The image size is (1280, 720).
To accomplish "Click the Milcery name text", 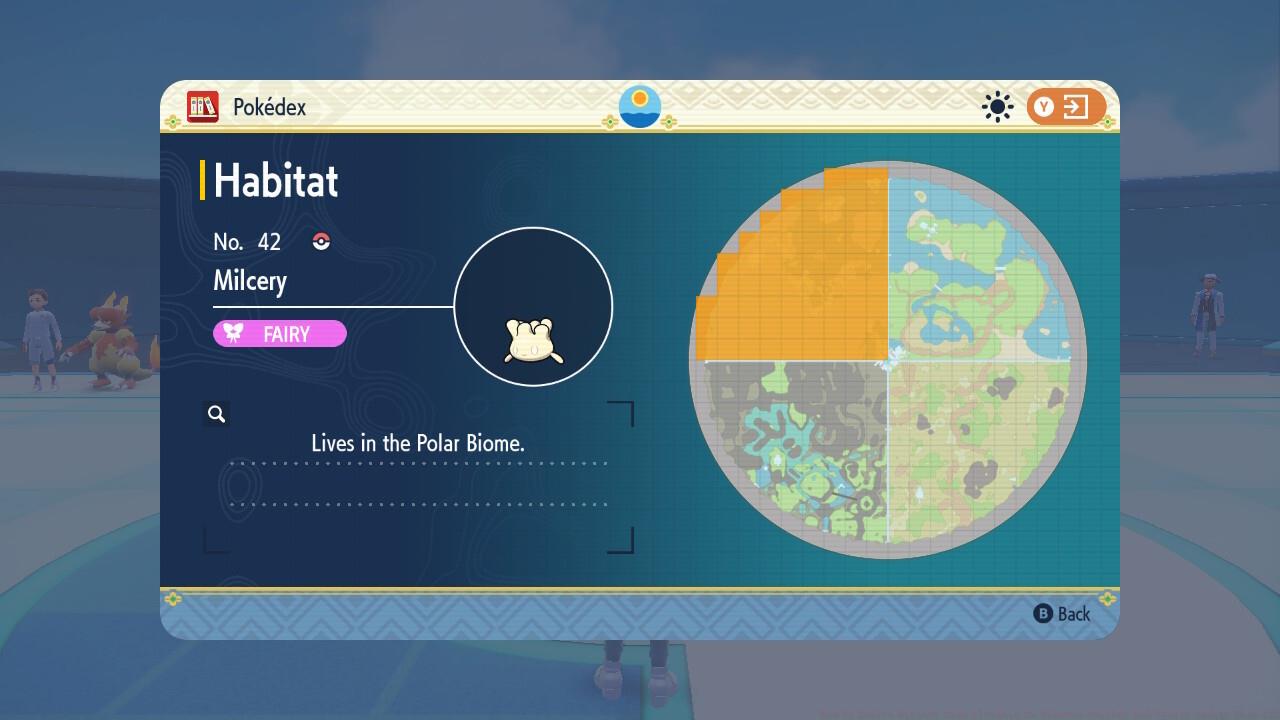I will pyautogui.click(x=250, y=281).
